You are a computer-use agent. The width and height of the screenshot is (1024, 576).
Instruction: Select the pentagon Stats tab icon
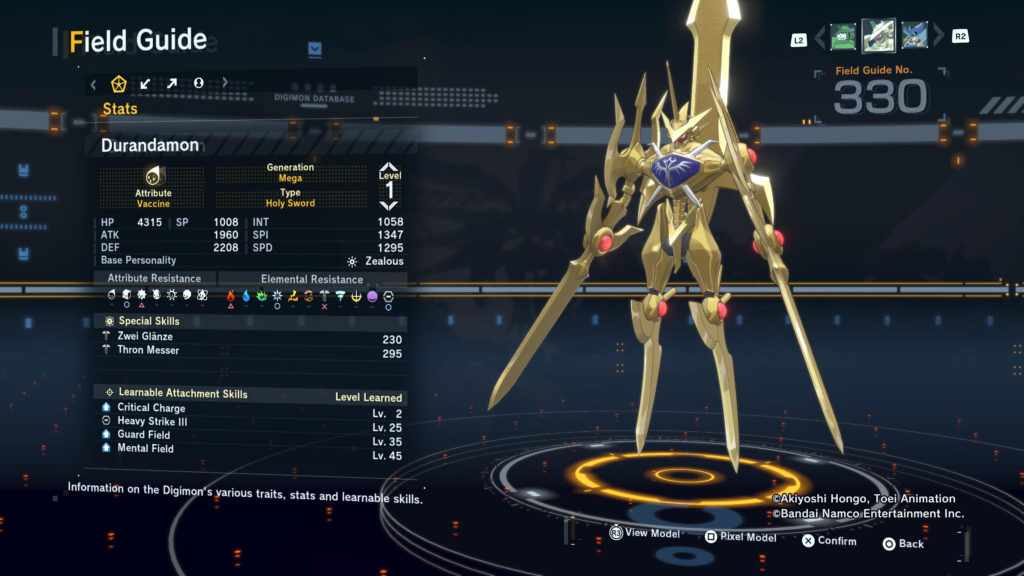118,83
